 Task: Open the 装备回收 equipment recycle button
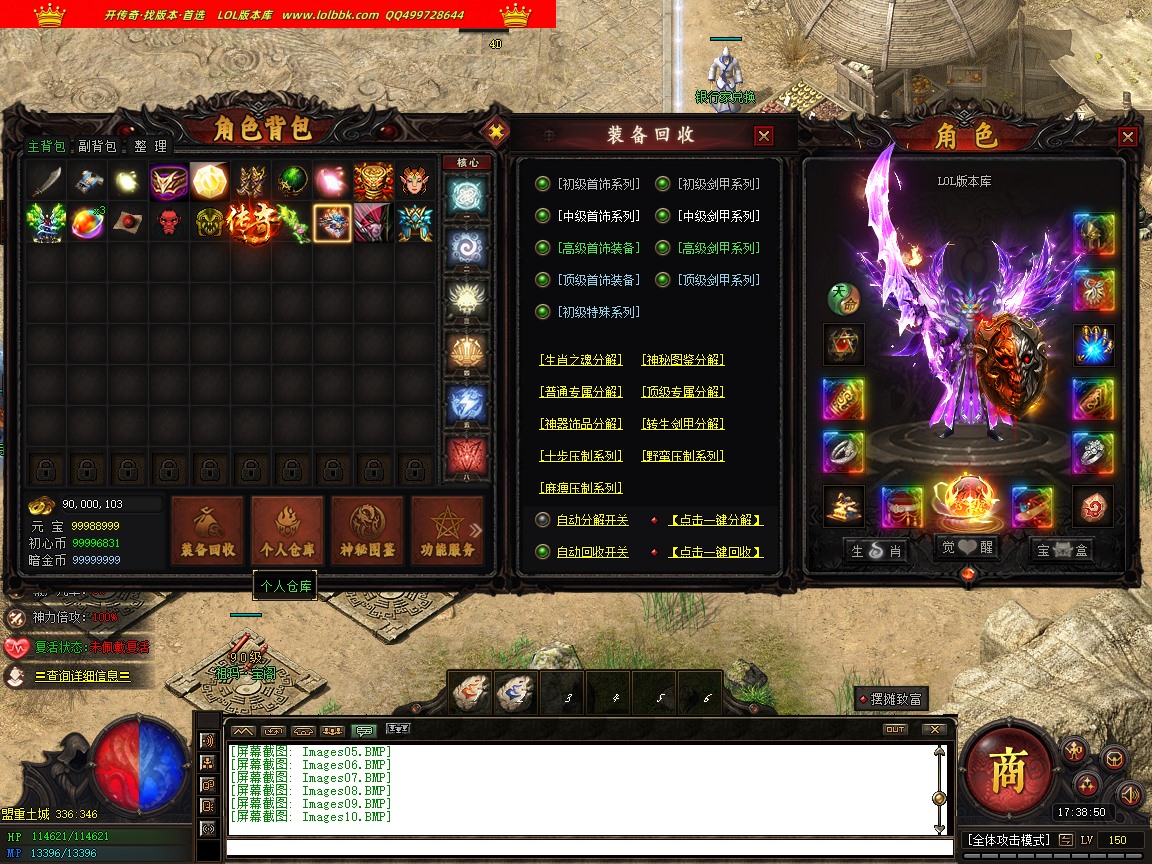point(208,530)
